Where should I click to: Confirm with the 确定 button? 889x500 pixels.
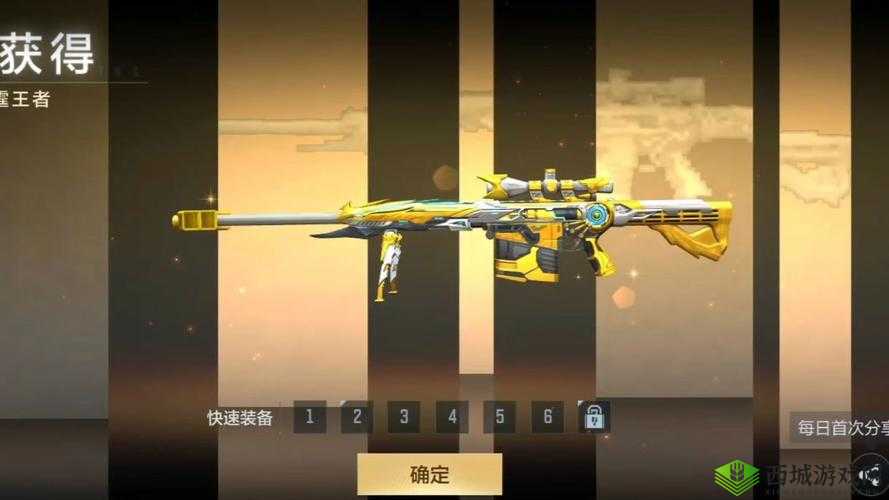(429, 474)
